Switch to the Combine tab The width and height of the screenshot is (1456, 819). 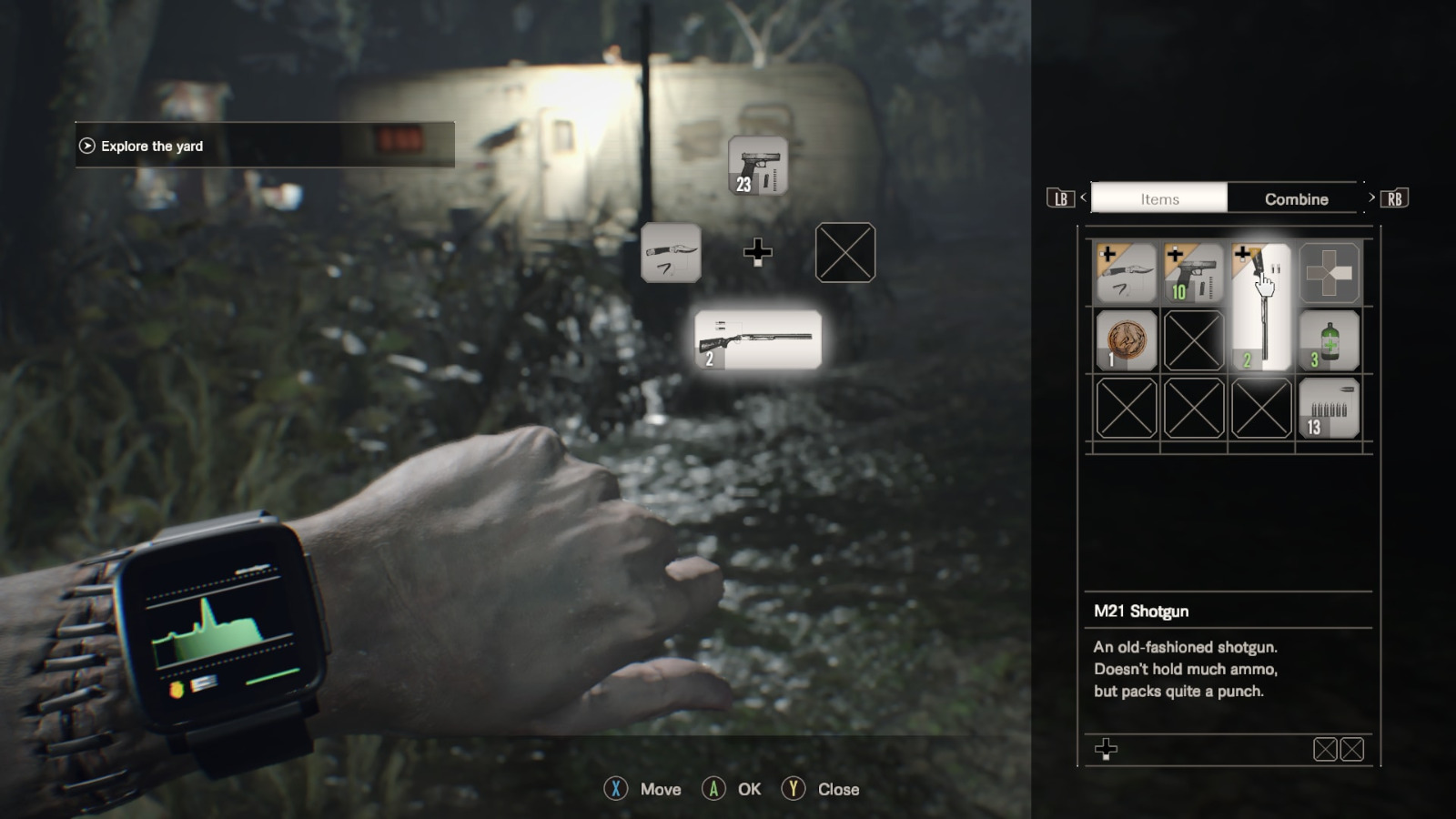pyautogui.click(x=1296, y=198)
